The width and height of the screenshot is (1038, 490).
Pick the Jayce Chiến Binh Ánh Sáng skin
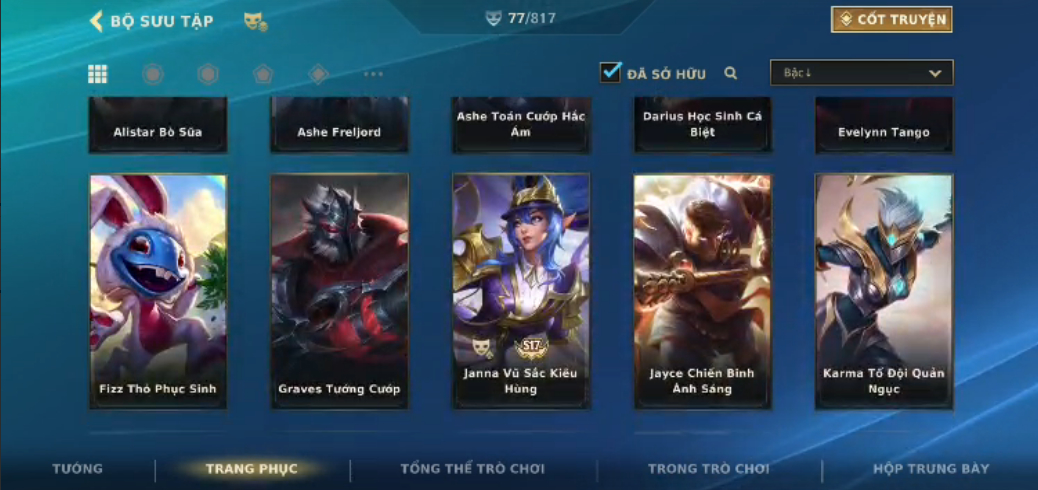[702, 291]
